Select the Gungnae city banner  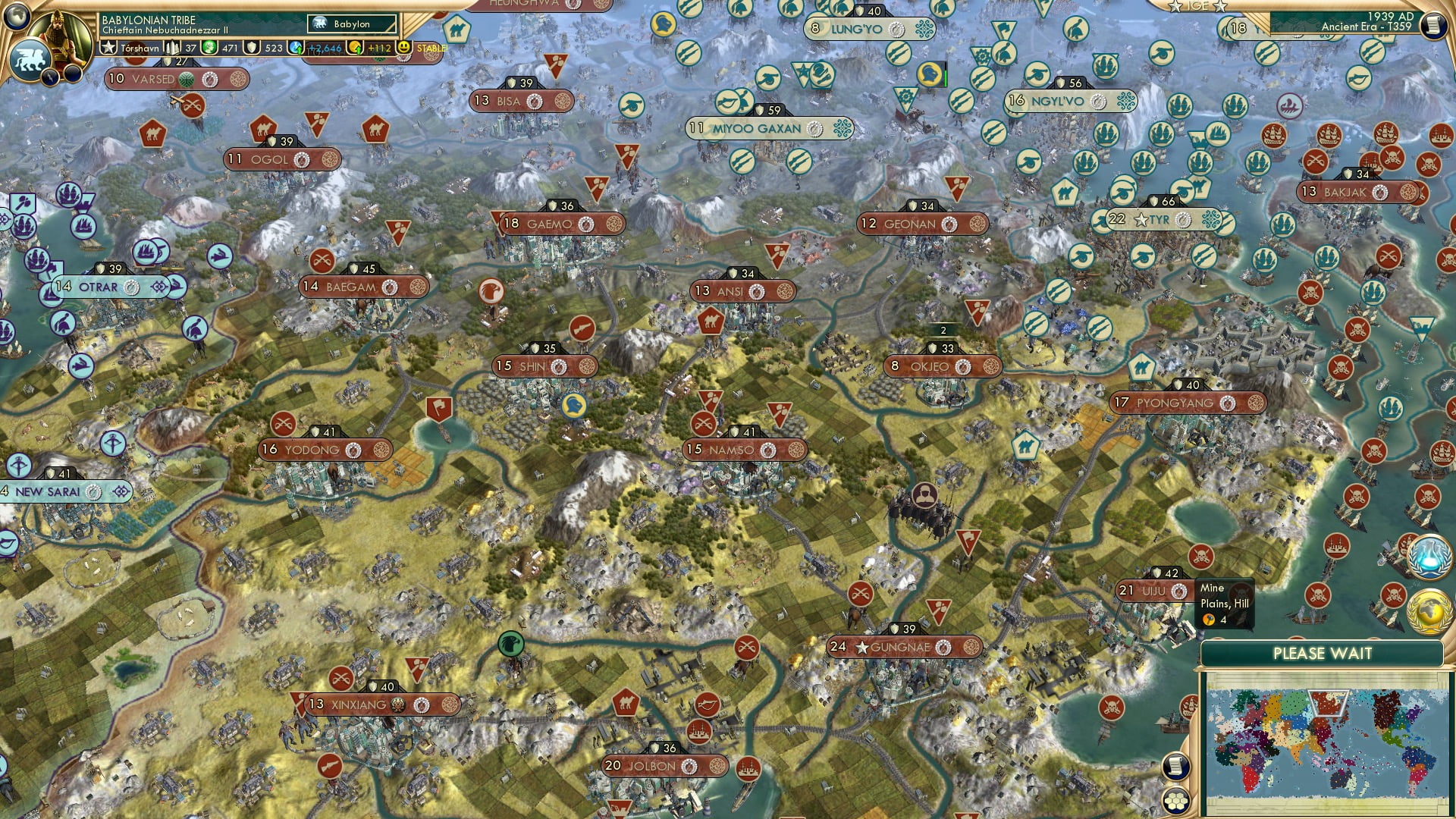902,647
